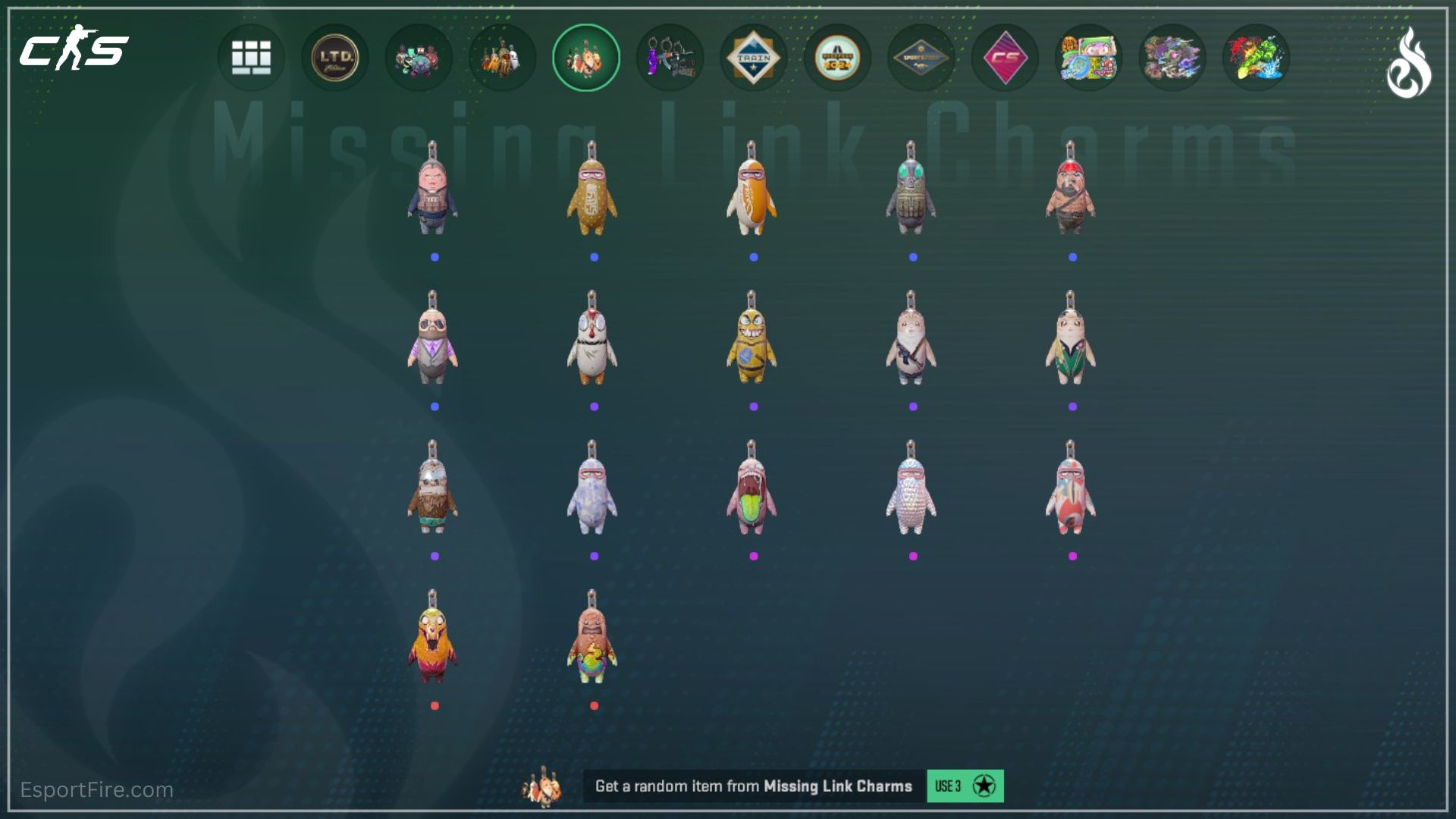This screenshot has height=819, width=1456.
Task: Open the Sports & Field capsule collection
Action: 920,58
